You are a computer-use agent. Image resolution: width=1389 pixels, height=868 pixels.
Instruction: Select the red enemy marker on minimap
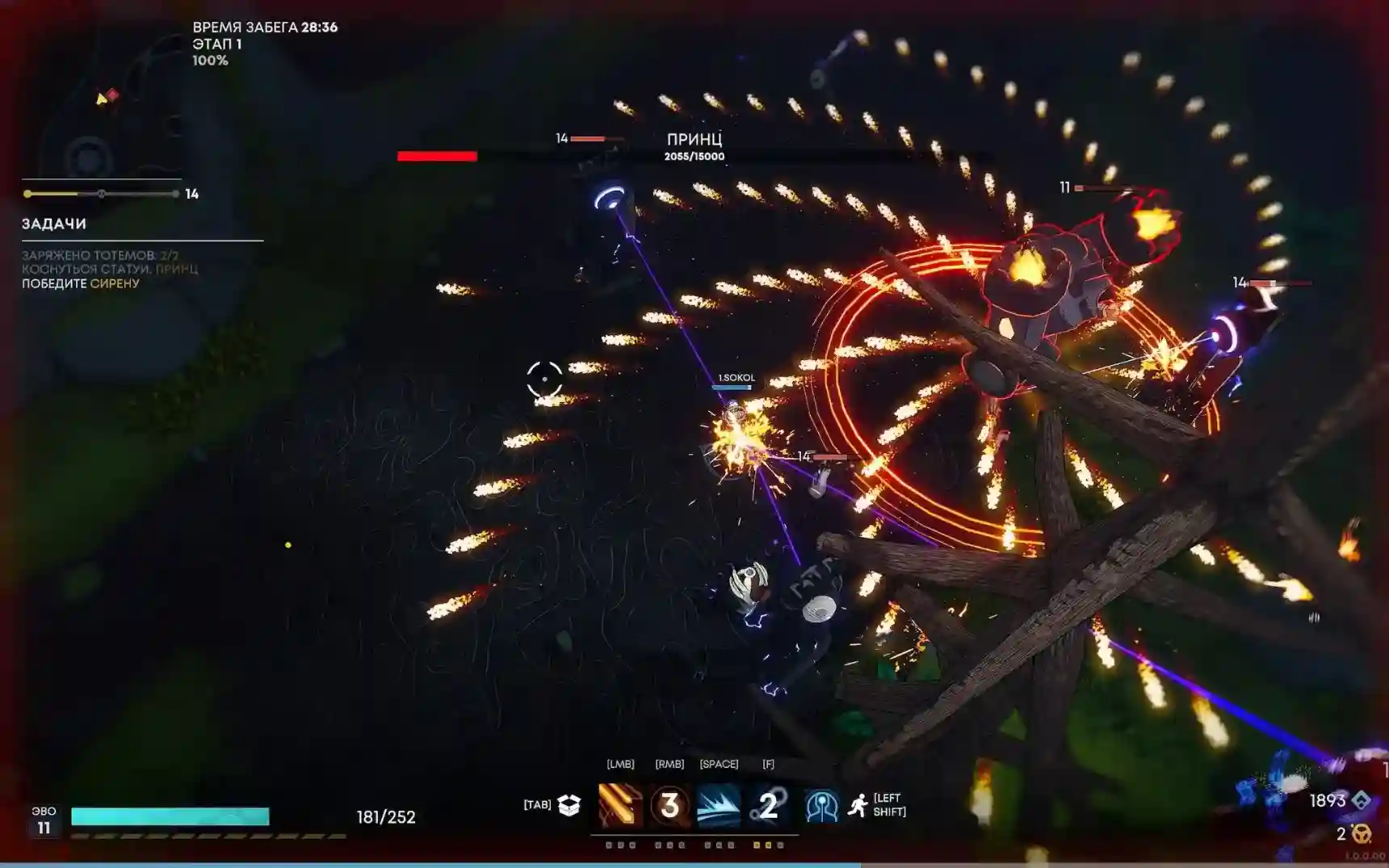[x=113, y=94]
